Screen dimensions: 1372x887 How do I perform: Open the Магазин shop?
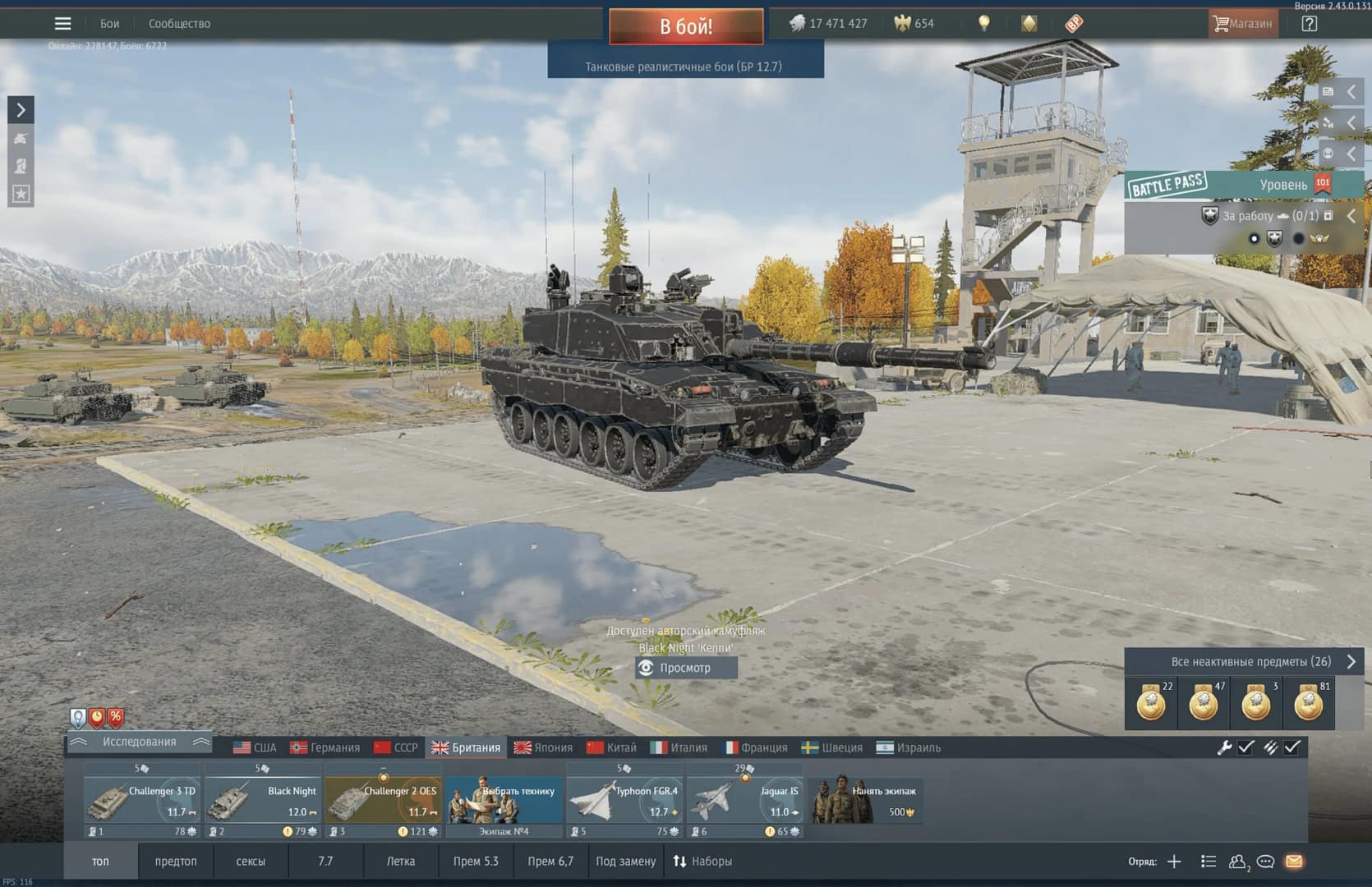[x=1241, y=24]
